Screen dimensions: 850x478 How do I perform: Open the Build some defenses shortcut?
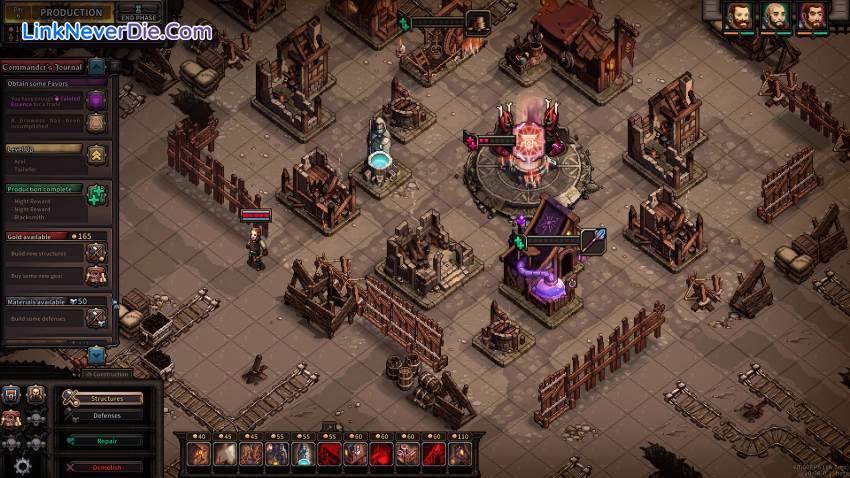[x=96, y=317]
